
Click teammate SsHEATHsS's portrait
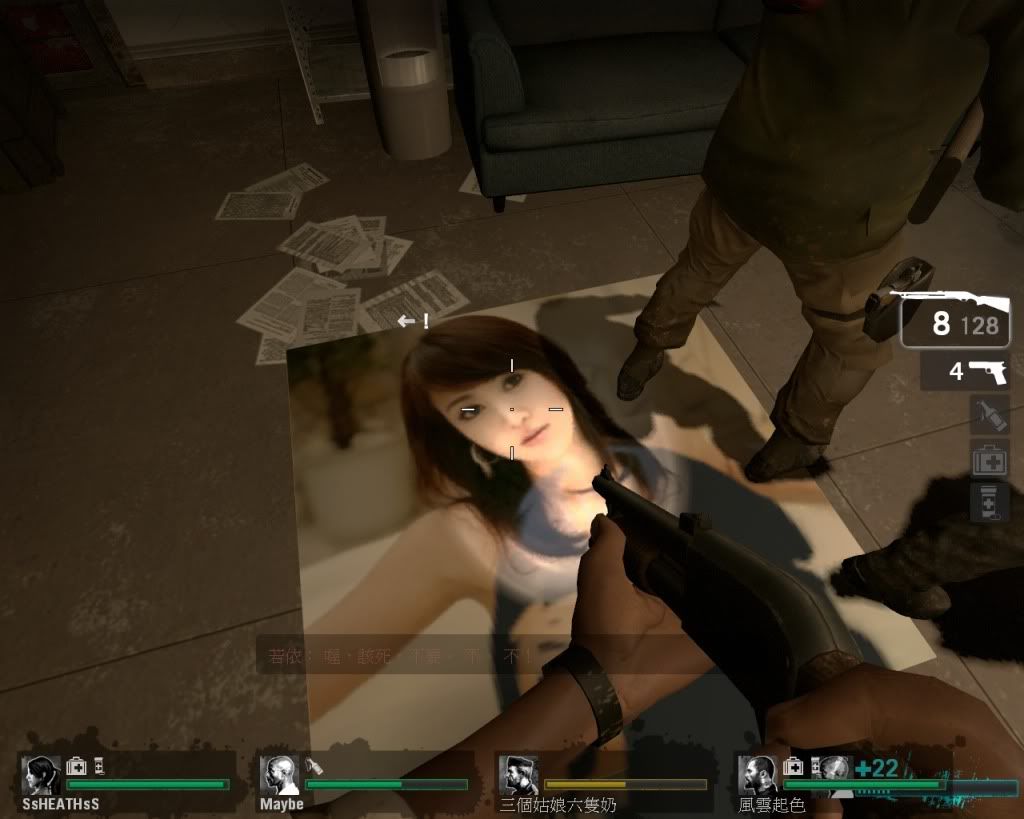[x=41, y=775]
